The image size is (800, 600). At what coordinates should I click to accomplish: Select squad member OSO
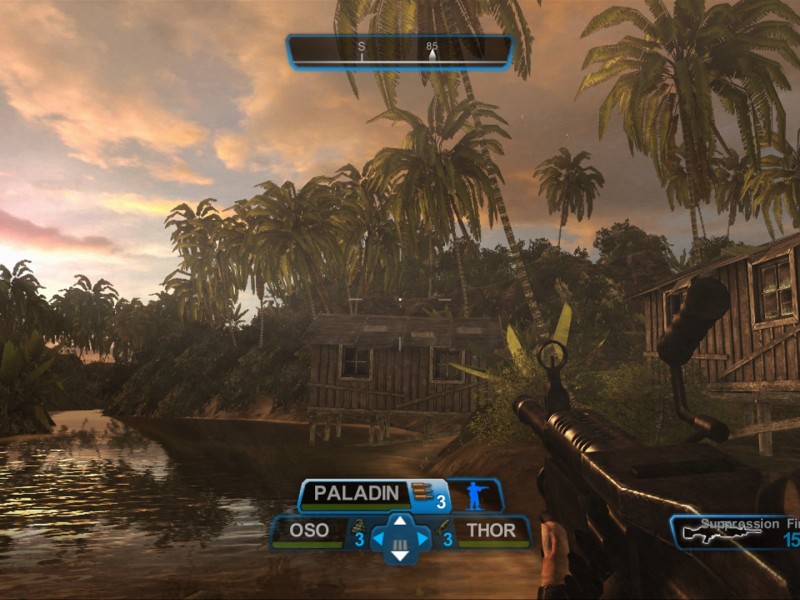309,530
